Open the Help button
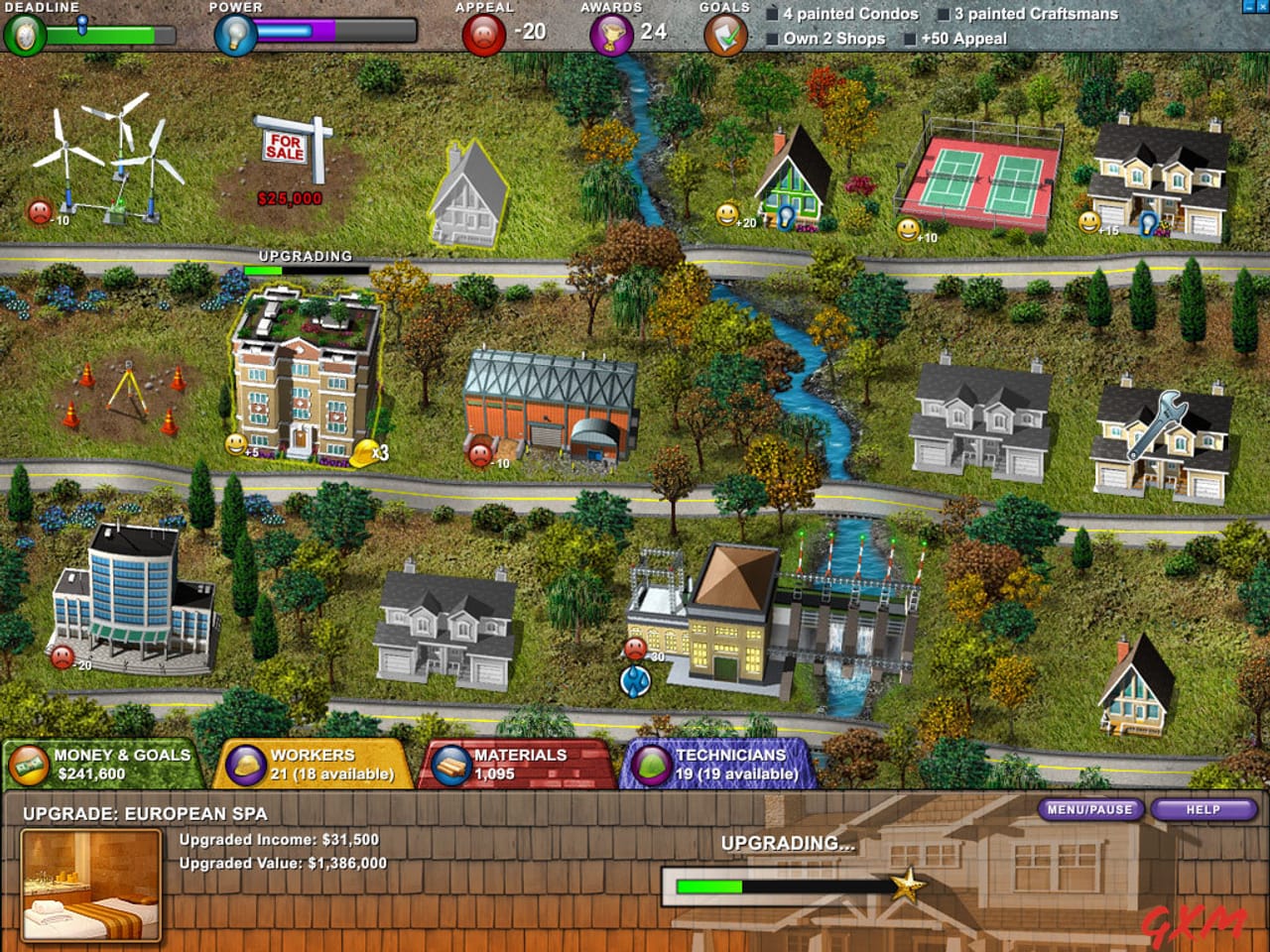Screen dimensions: 1270x952 1204,810
